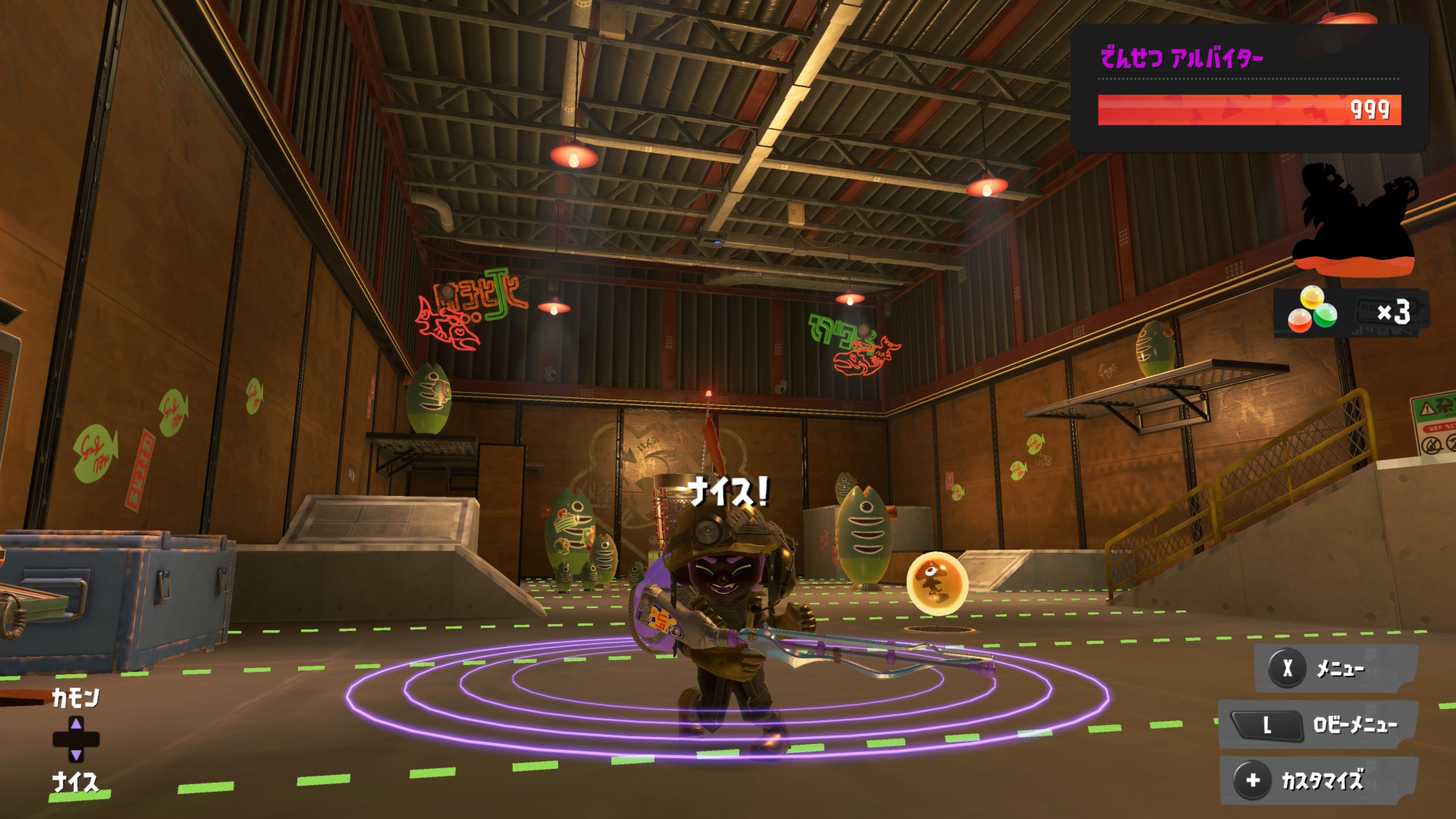The width and height of the screenshot is (1456, 819).
Task: Choose the ナイス signal label at bottom left
Action: pyautogui.click(x=75, y=782)
